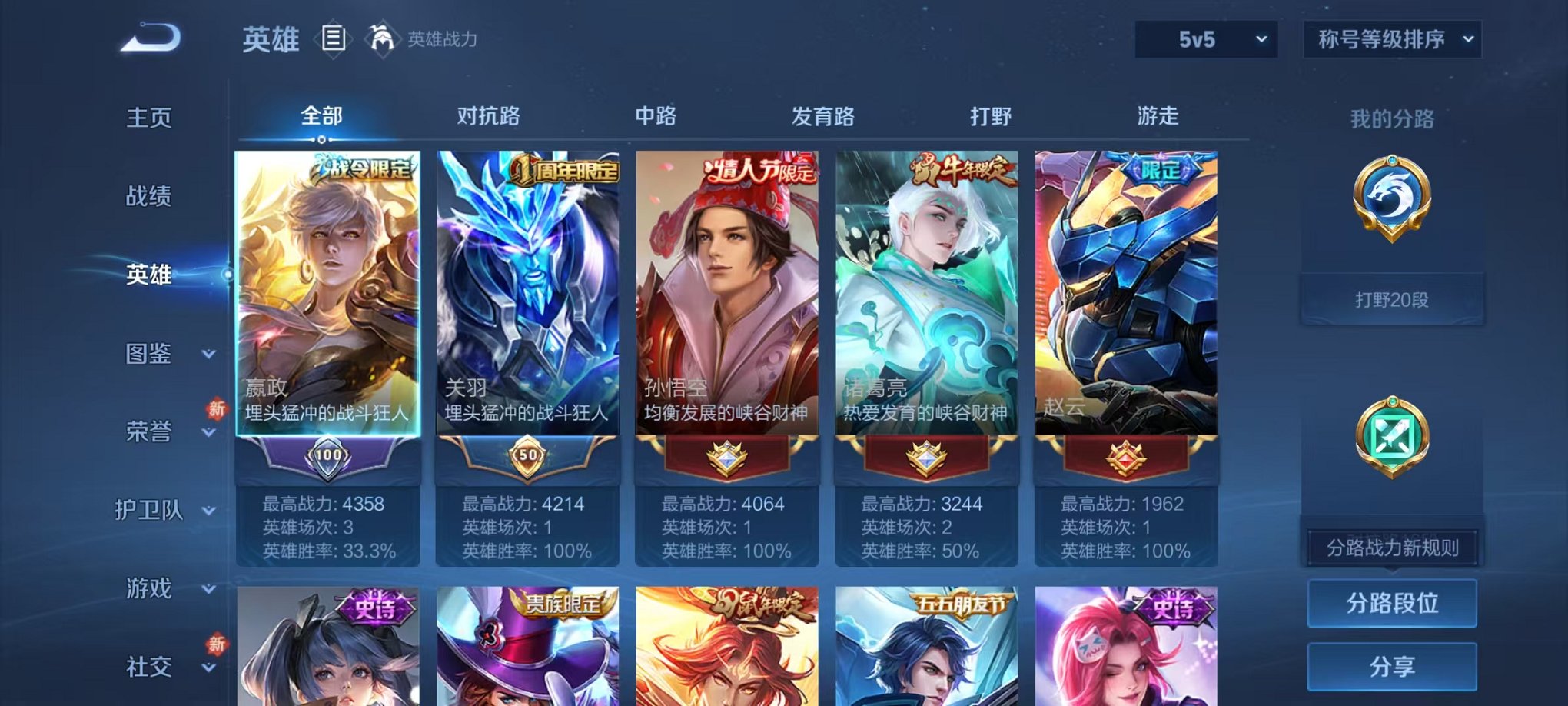1568x706 pixels.
Task: Switch to the 打野 lane tab
Action: pos(992,115)
